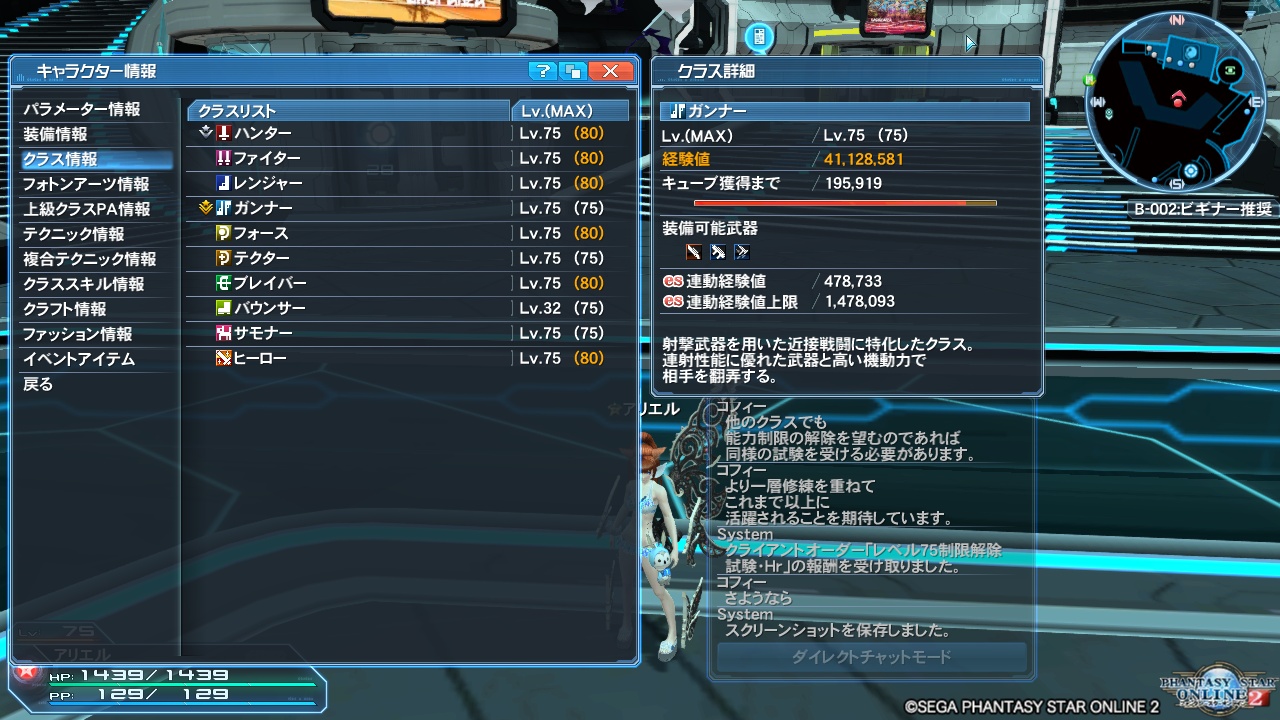Select the Hunter class icon
1280x720 pixels.
(x=223, y=133)
